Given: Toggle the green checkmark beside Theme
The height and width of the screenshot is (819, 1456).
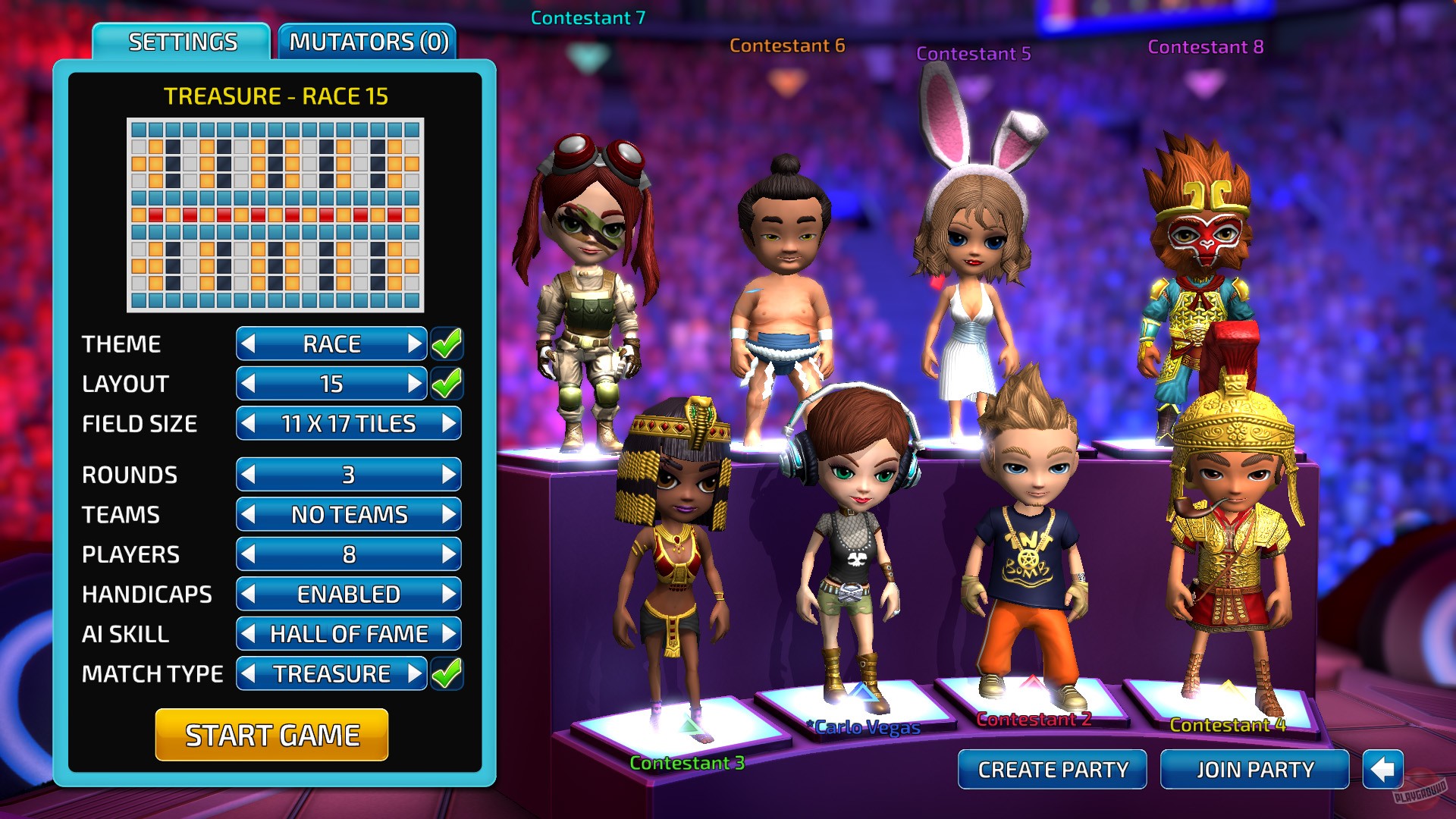Looking at the screenshot, I should (x=447, y=343).
